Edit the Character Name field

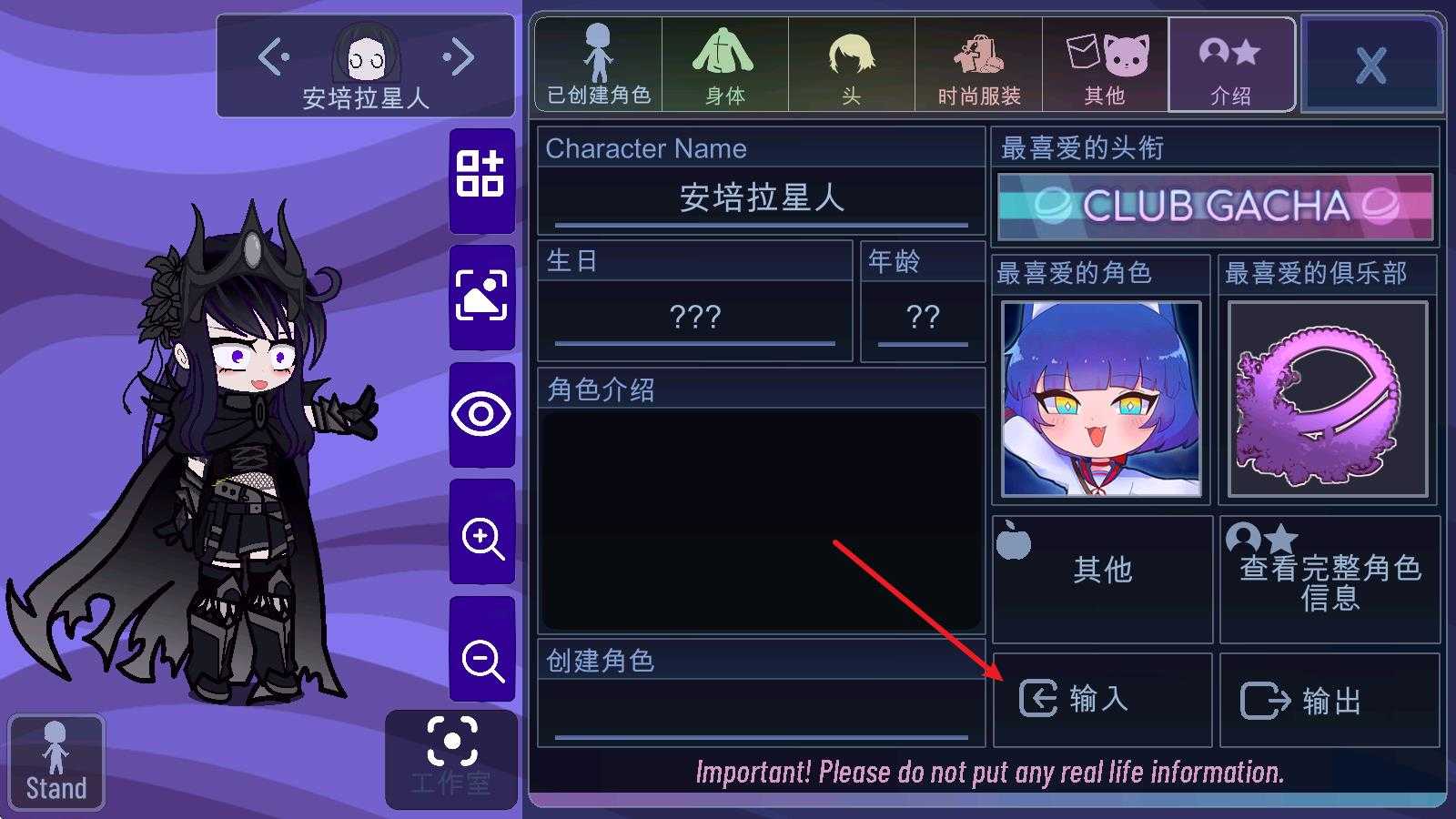pyautogui.click(x=761, y=198)
